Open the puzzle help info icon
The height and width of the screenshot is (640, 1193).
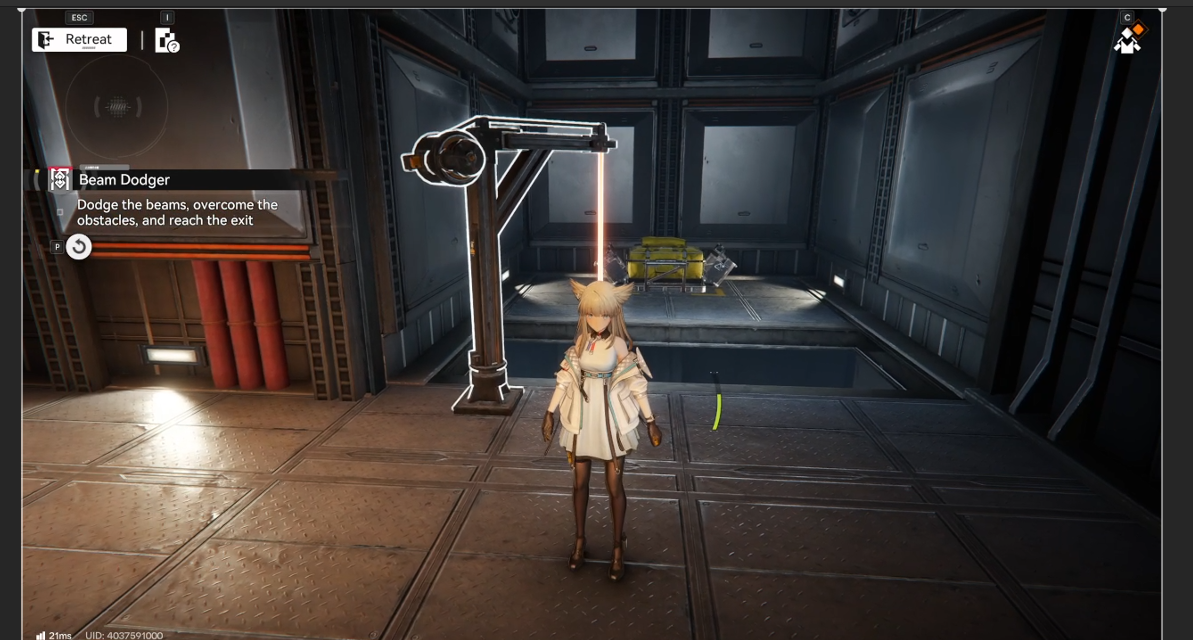pos(166,40)
